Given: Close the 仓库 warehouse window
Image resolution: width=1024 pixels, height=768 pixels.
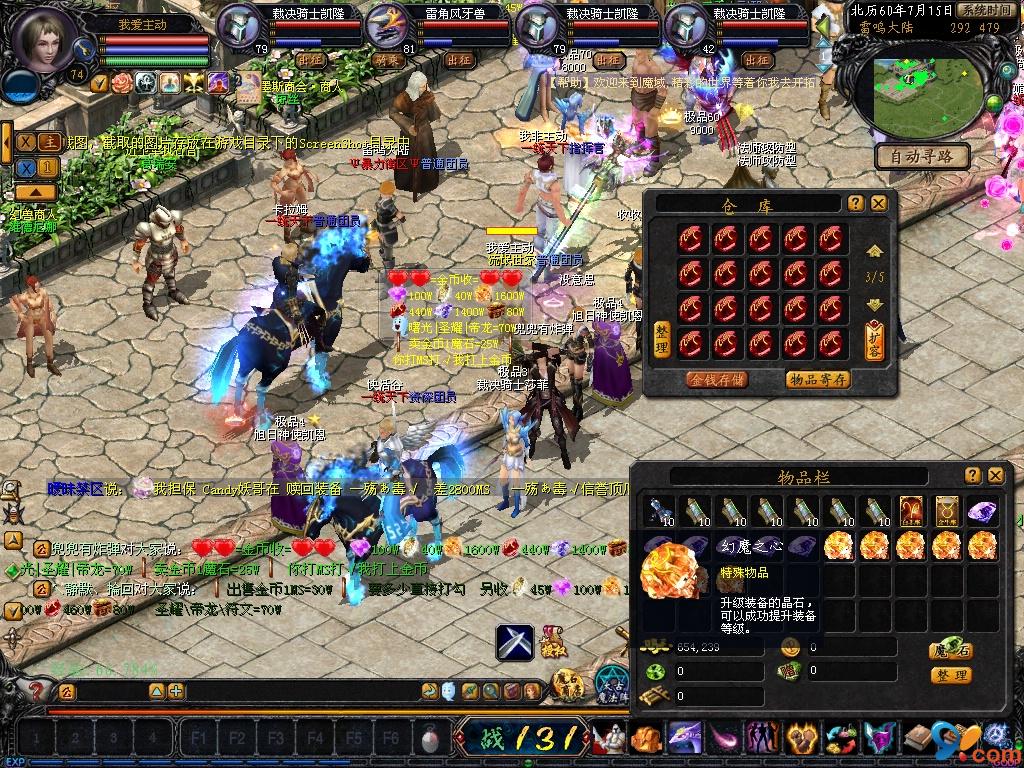Looking at the screenshot, I should (878, 203).
